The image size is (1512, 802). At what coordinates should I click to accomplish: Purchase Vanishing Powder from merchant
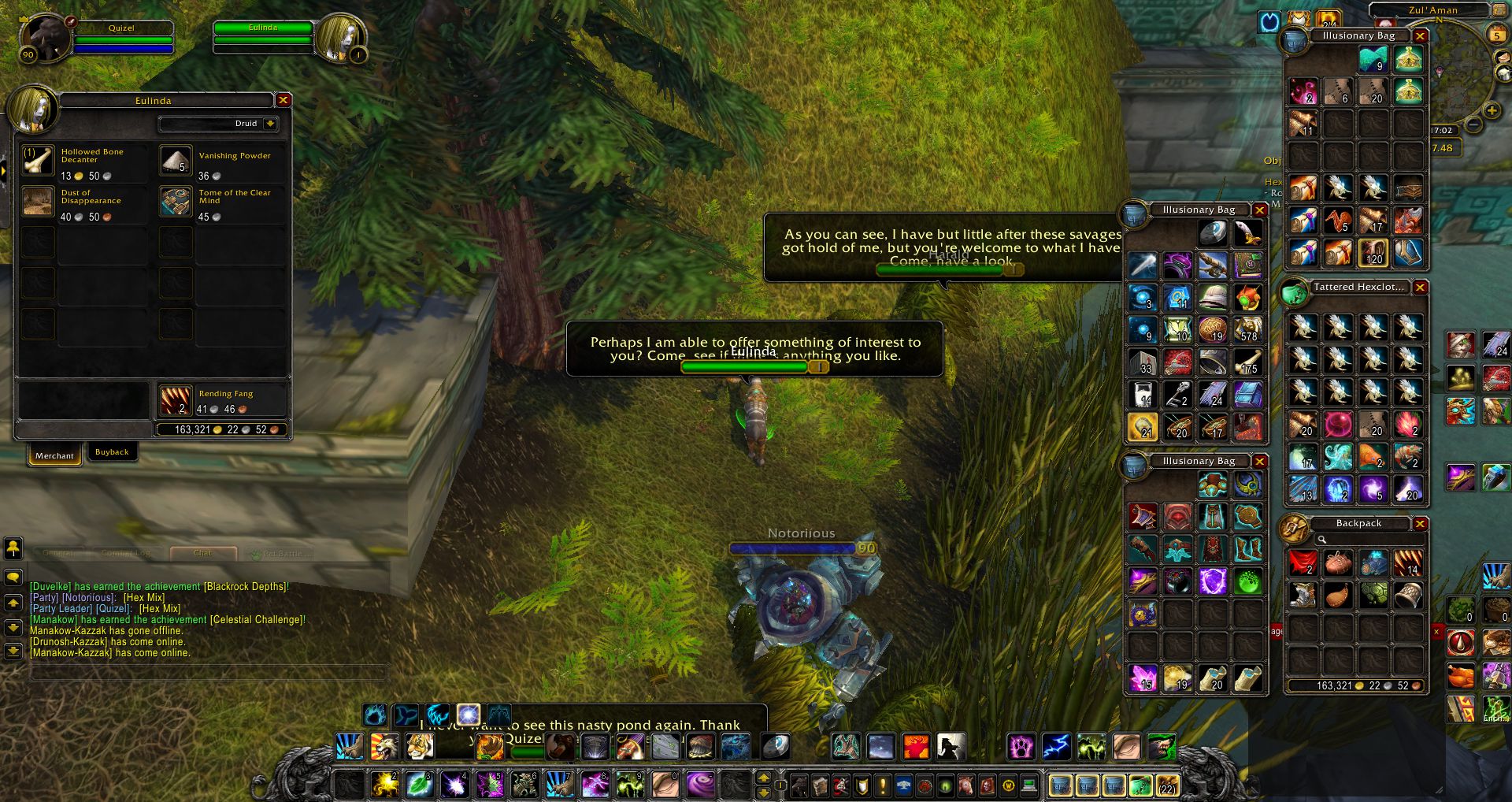176,161
